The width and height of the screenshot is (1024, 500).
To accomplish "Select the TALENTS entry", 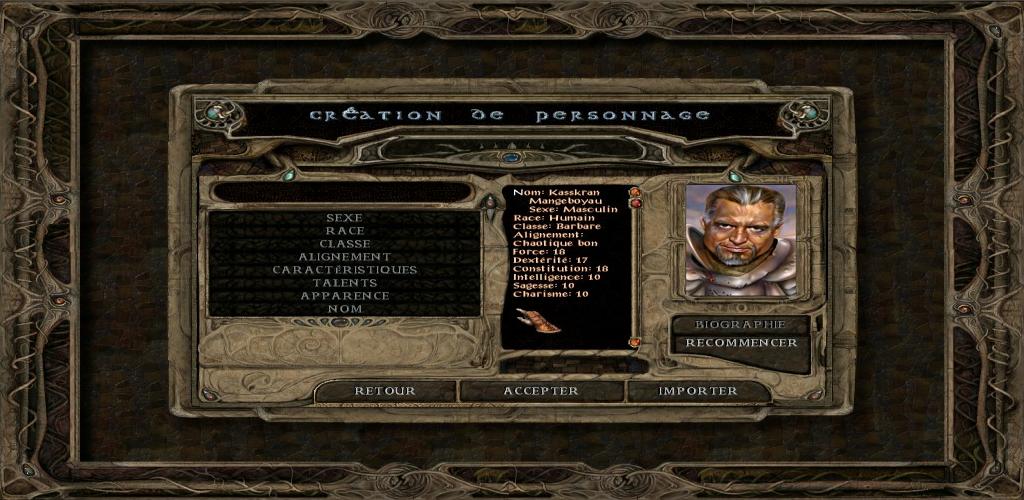I will click(x=344, y=282).
